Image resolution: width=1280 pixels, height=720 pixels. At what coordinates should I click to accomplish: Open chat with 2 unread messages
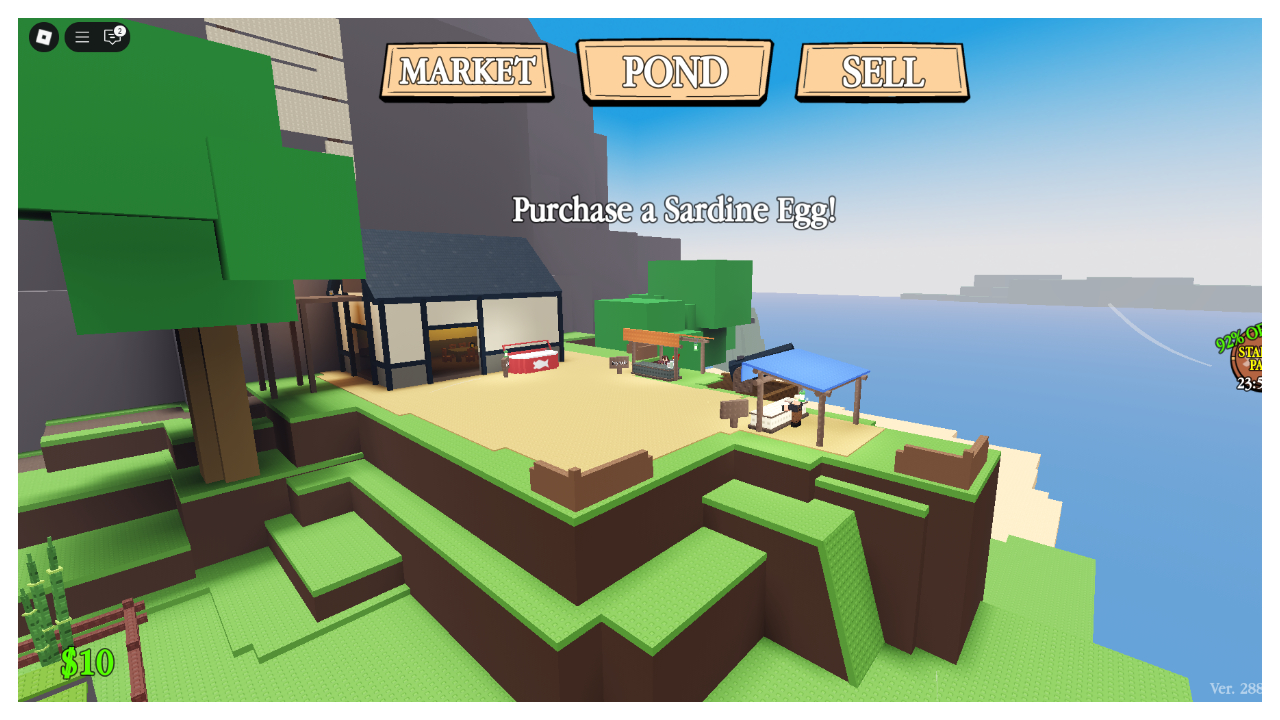point(110,38)
